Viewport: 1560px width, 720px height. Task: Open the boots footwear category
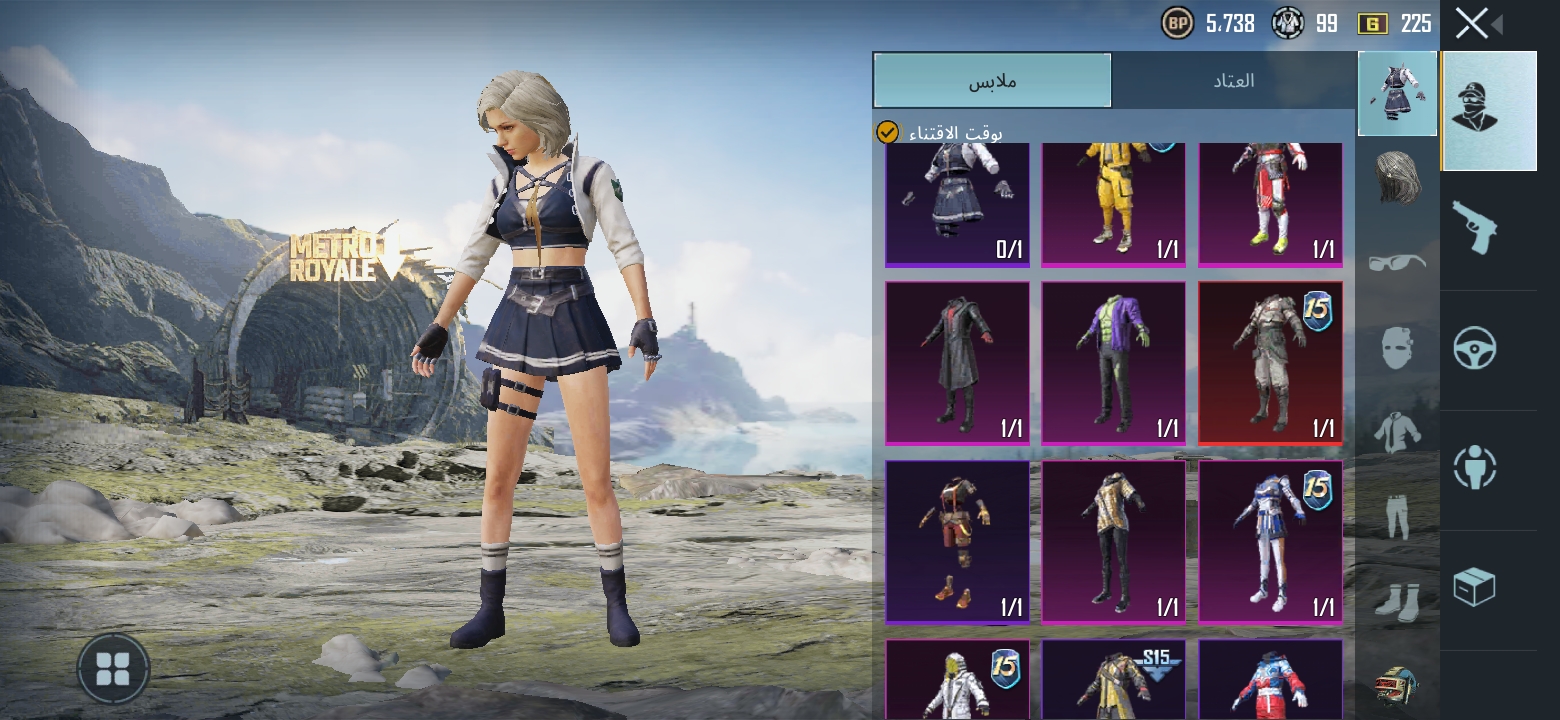[1397, 600]
